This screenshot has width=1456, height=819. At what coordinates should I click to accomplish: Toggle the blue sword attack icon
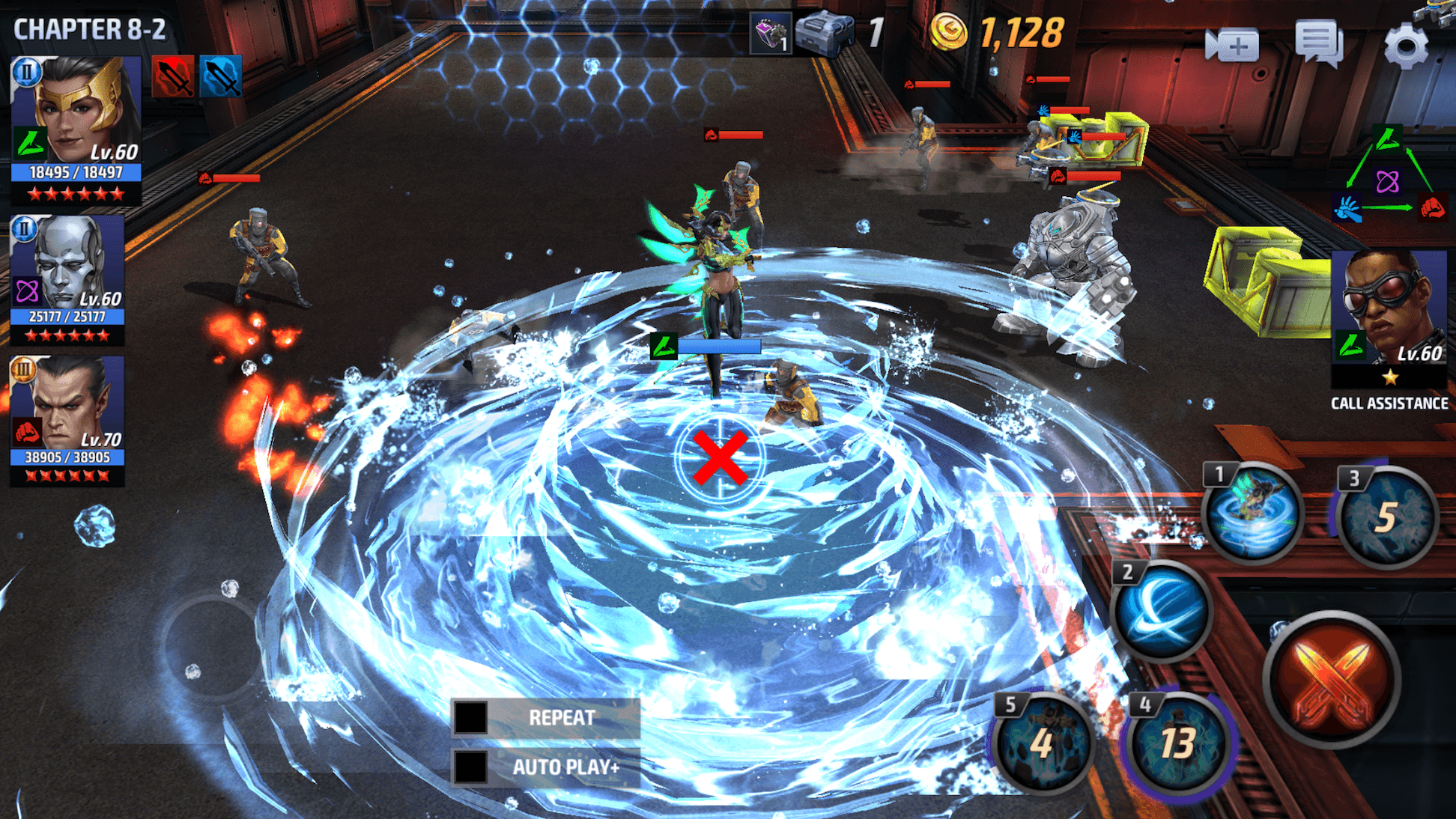coord(222,77)
